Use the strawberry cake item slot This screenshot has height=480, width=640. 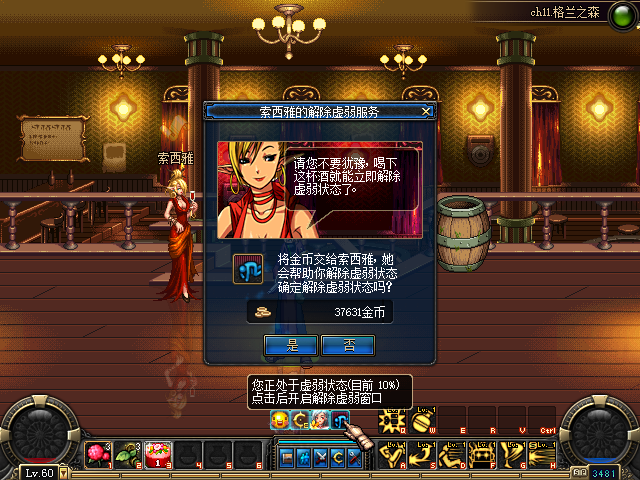click(x=157, y=453)
